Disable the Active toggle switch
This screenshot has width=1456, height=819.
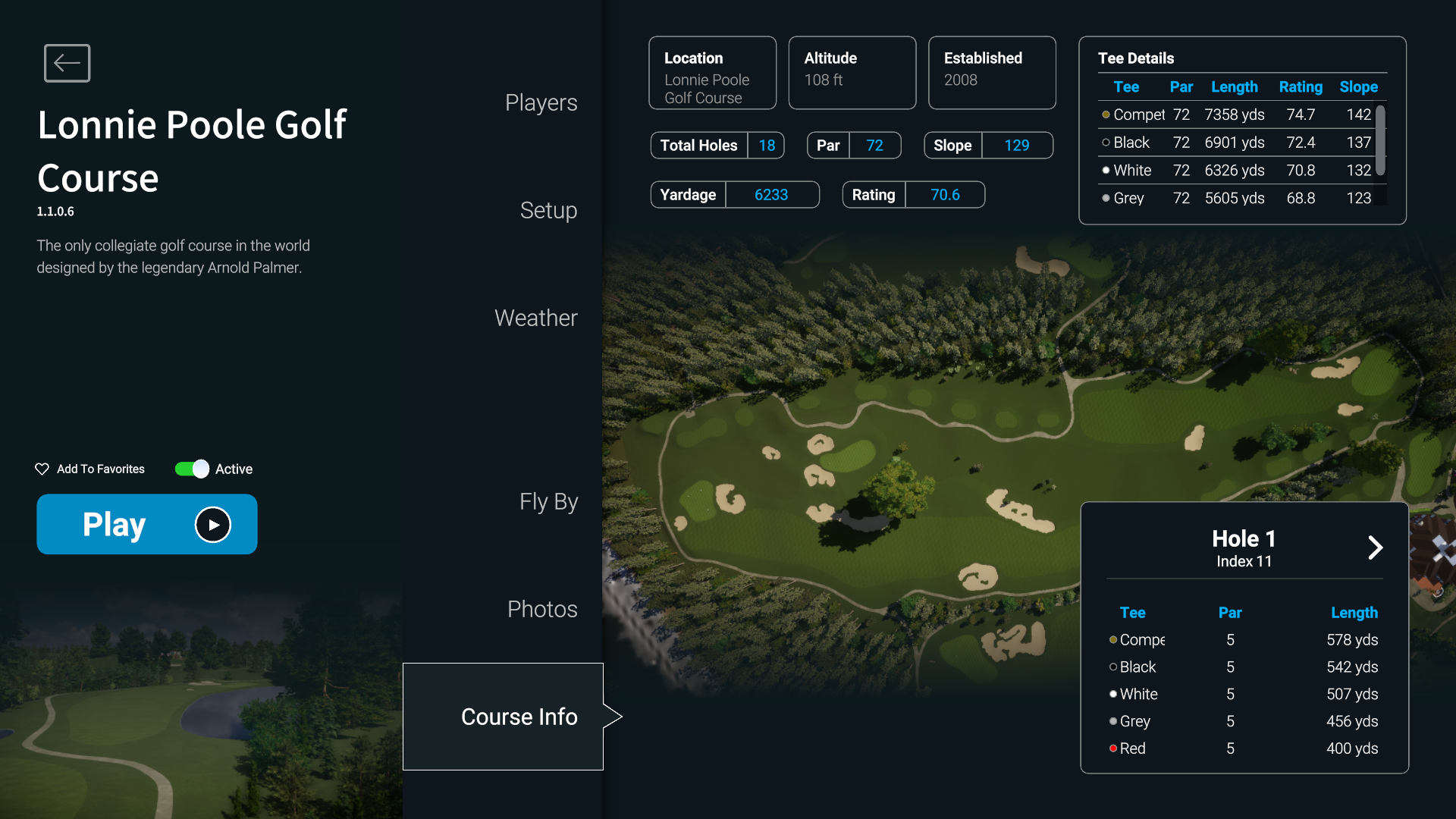(191, 469)
